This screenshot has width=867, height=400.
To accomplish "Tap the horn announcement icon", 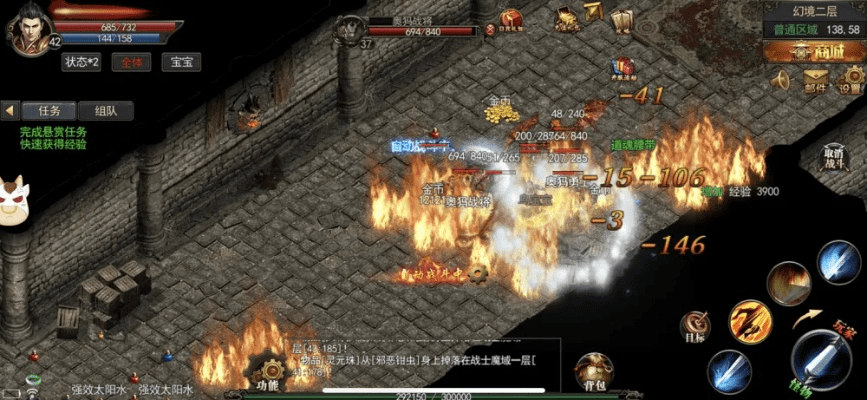I will click(x=781, y=81).
